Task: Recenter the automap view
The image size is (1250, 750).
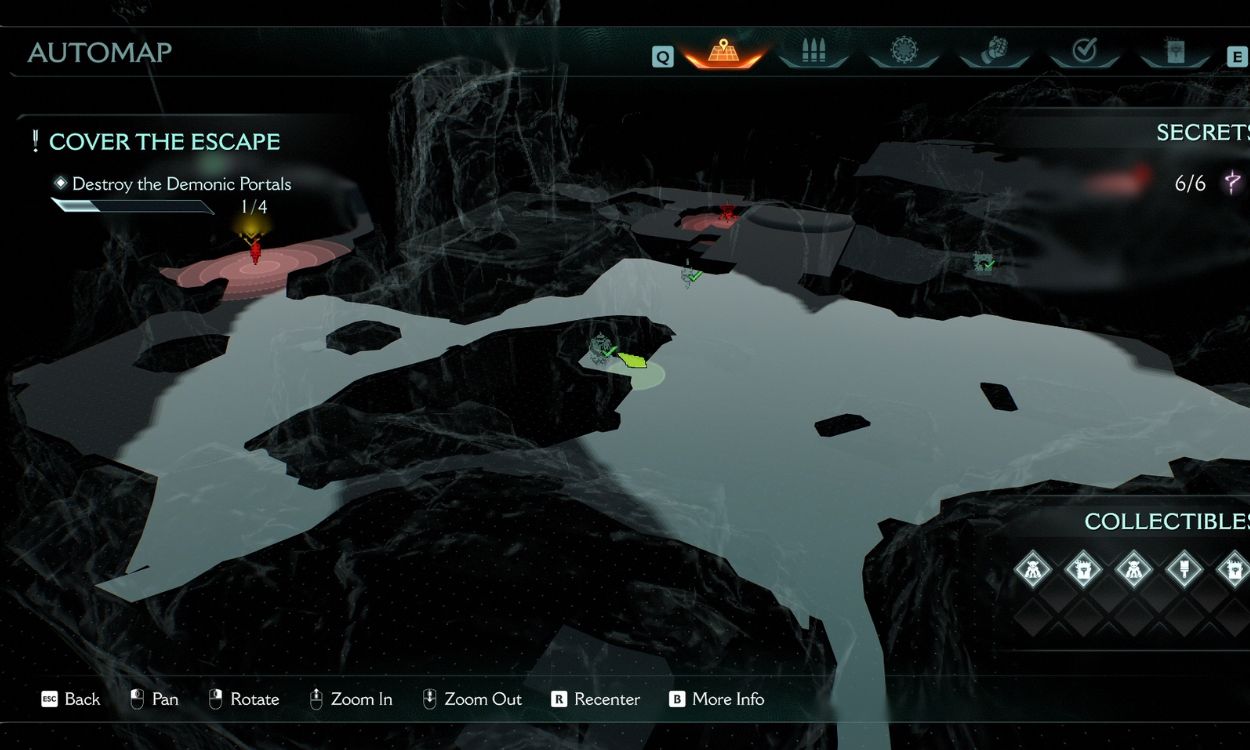Action: [595, 699]
